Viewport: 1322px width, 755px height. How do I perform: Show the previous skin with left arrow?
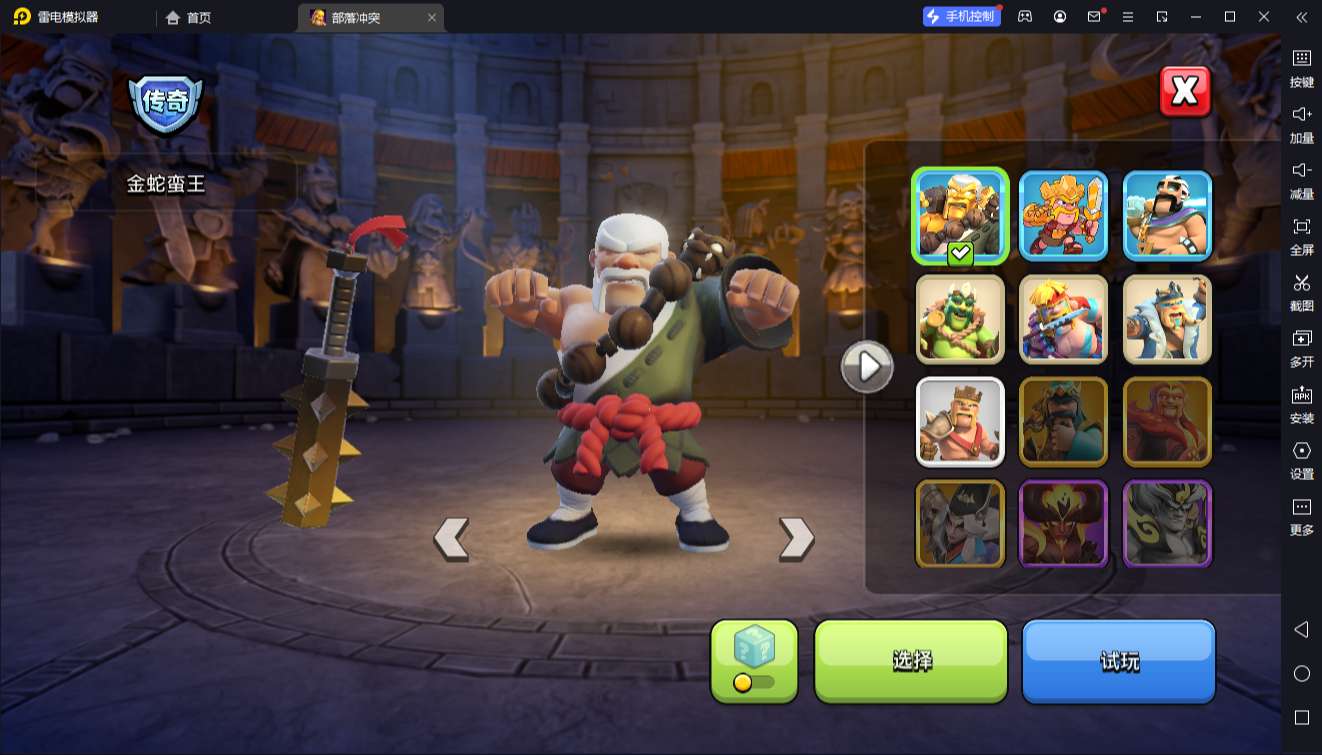click(x=451, y=538)
